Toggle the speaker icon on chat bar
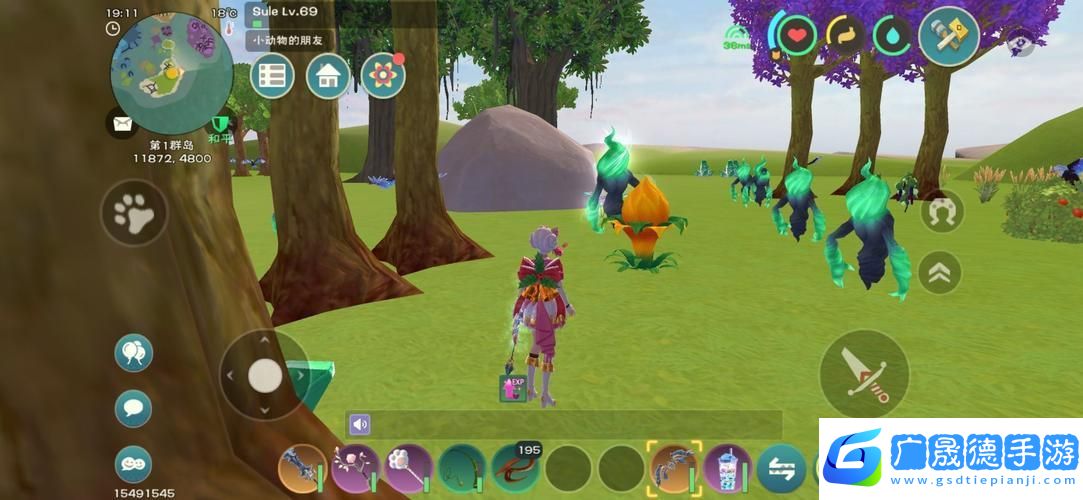Image resolution: width=1083 pixels, height=500 pixels. coord(360,424)
